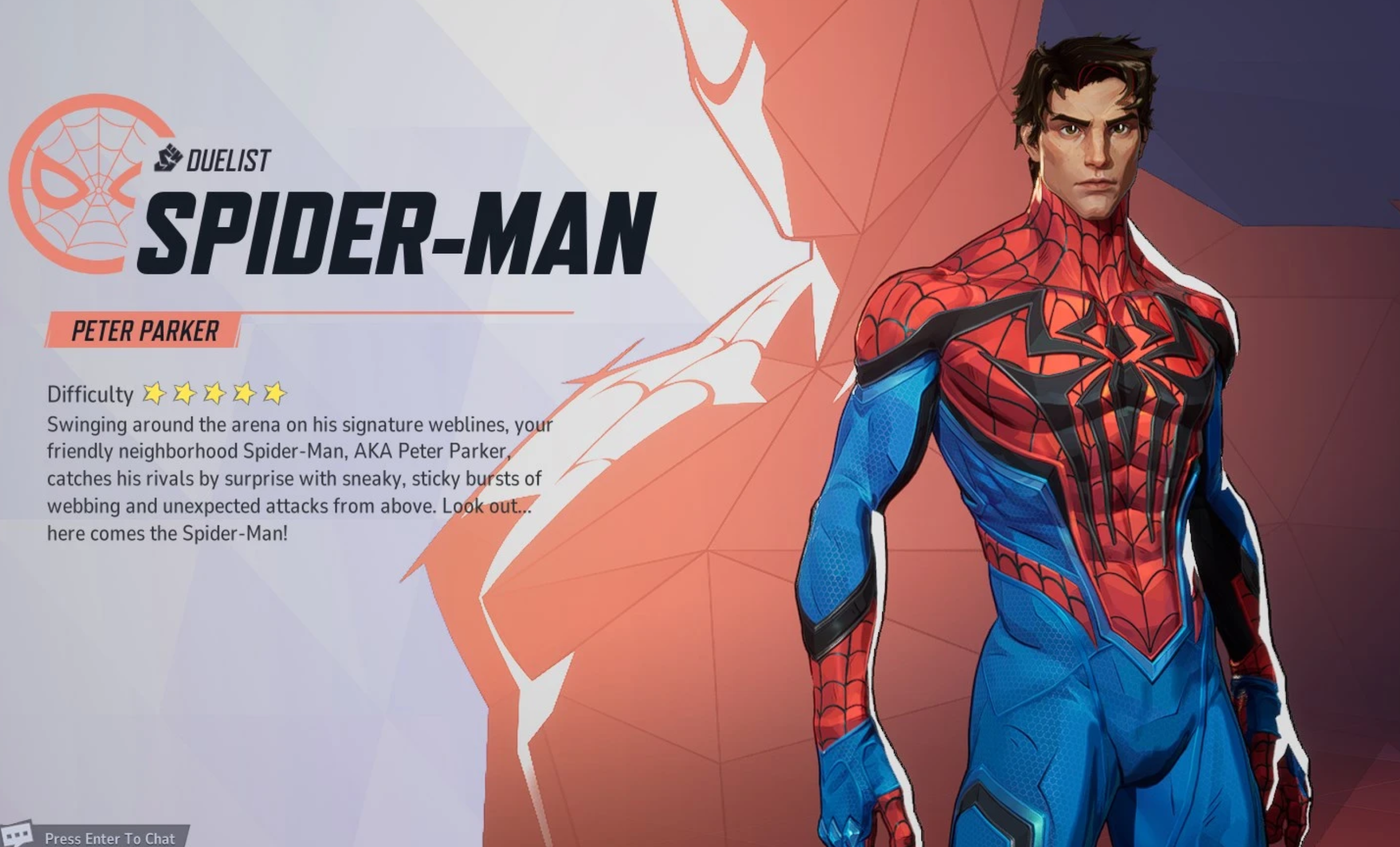This screenshot has height=847, width=1400.
Task: Open the chat speech bubble icon
Action: click(x=17, y=834)
